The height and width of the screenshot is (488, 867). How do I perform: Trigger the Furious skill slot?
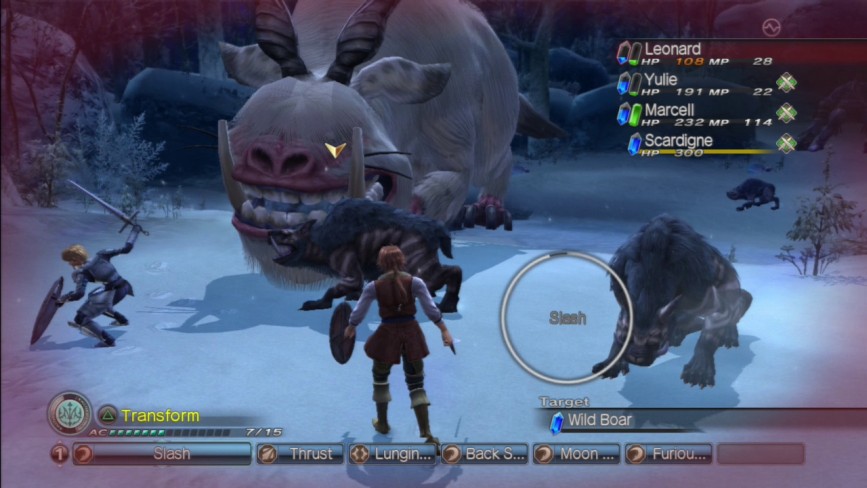(669, 454)
